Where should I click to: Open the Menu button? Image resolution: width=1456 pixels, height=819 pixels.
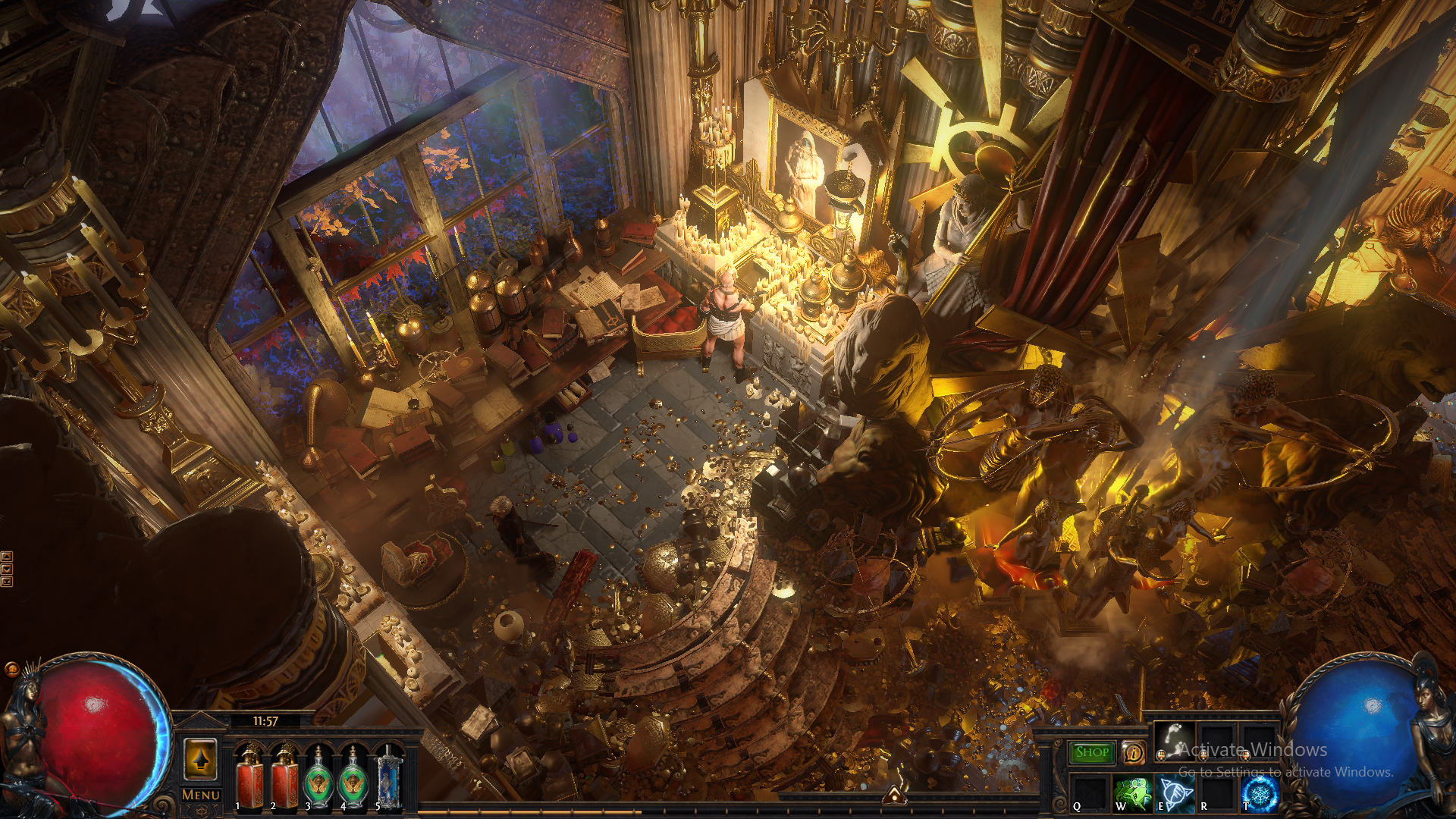201,795
